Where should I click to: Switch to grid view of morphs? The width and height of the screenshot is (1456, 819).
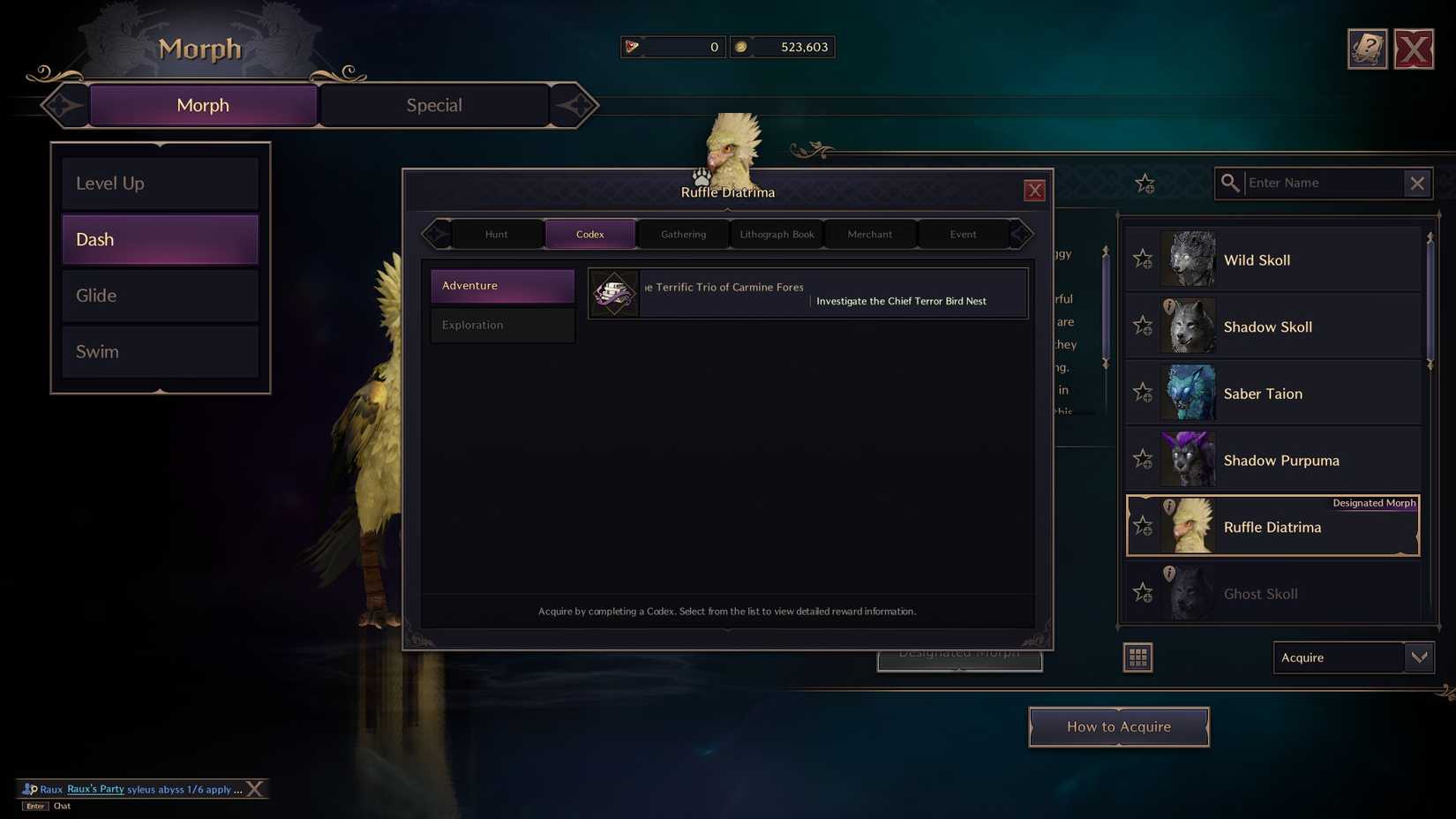(1137, 657)
